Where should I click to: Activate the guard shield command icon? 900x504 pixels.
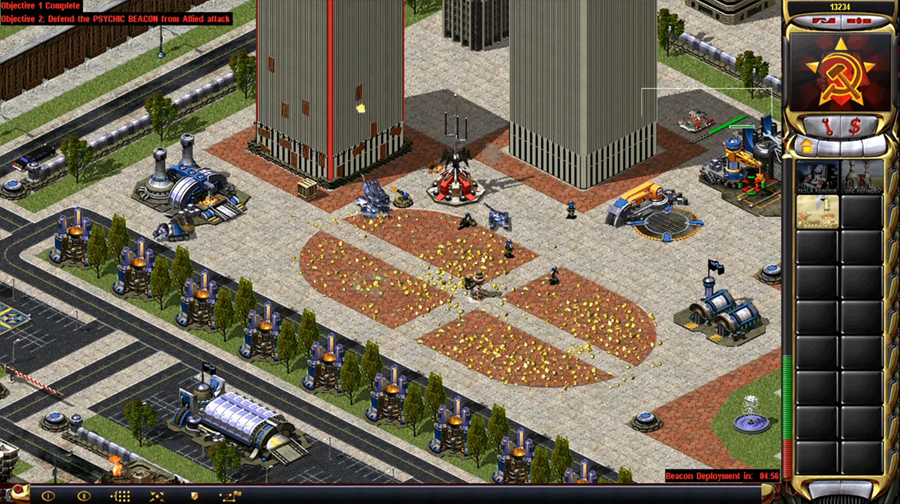[193, 495]
